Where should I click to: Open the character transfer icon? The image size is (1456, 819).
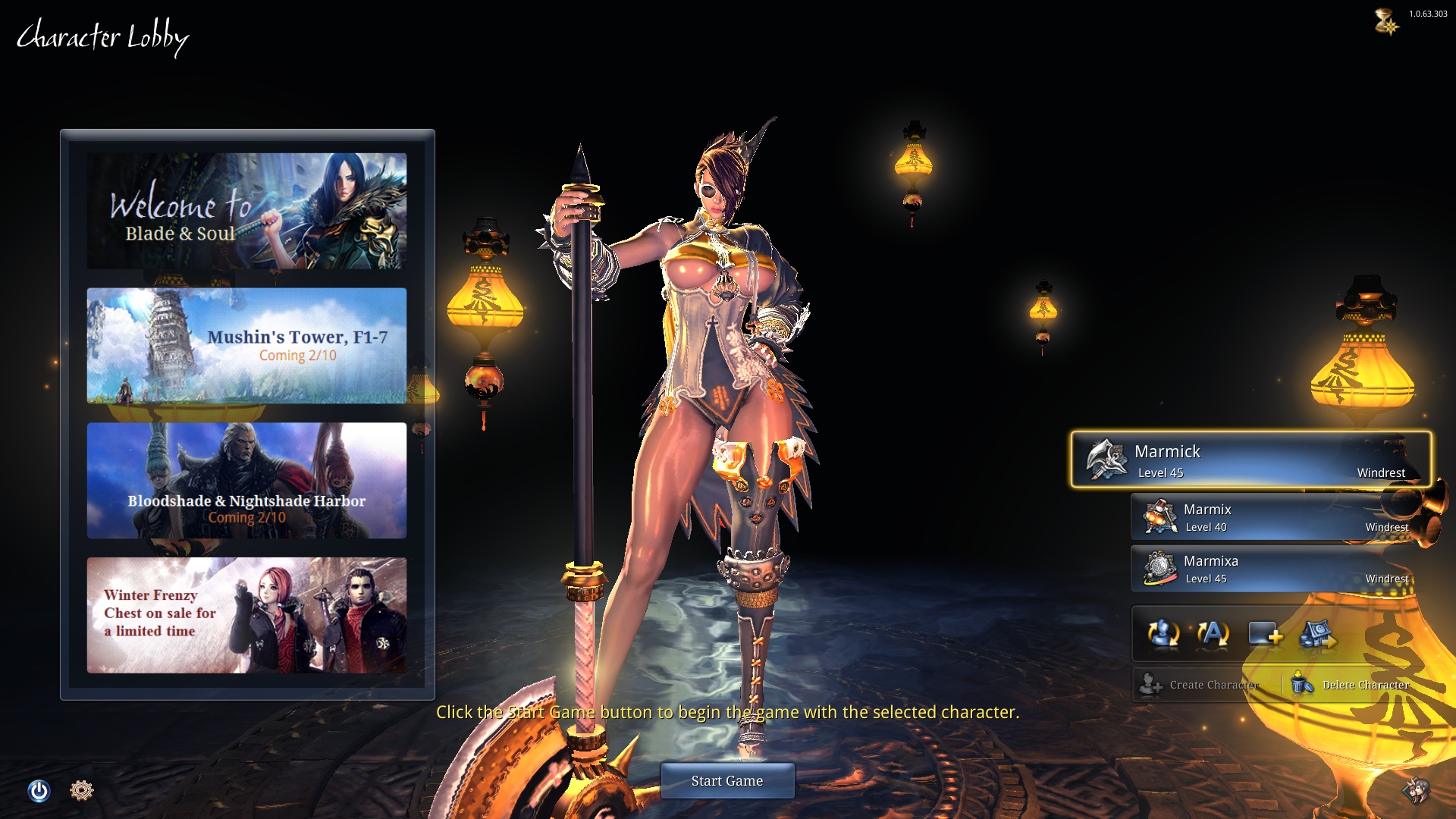coord(1319,635)
